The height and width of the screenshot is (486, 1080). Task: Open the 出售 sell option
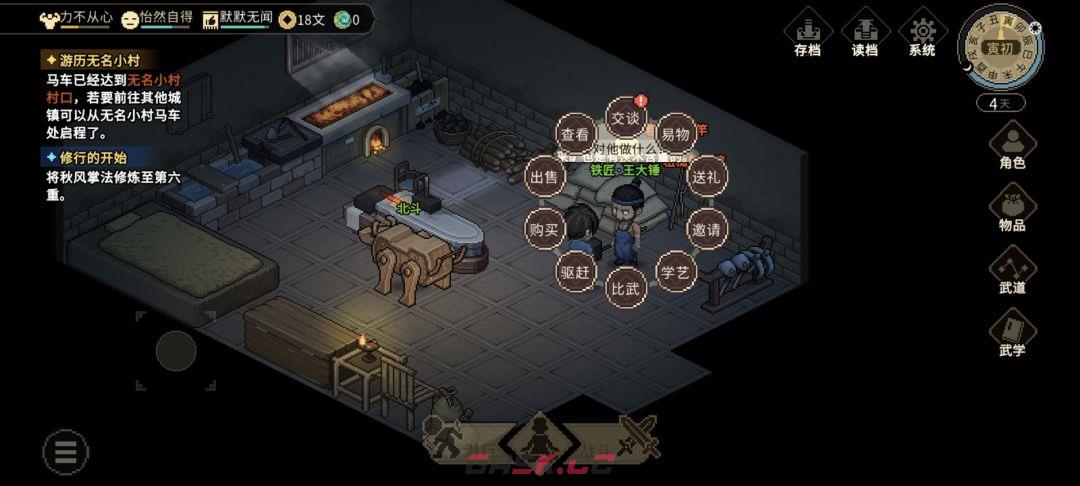click(x=545, y=177)
